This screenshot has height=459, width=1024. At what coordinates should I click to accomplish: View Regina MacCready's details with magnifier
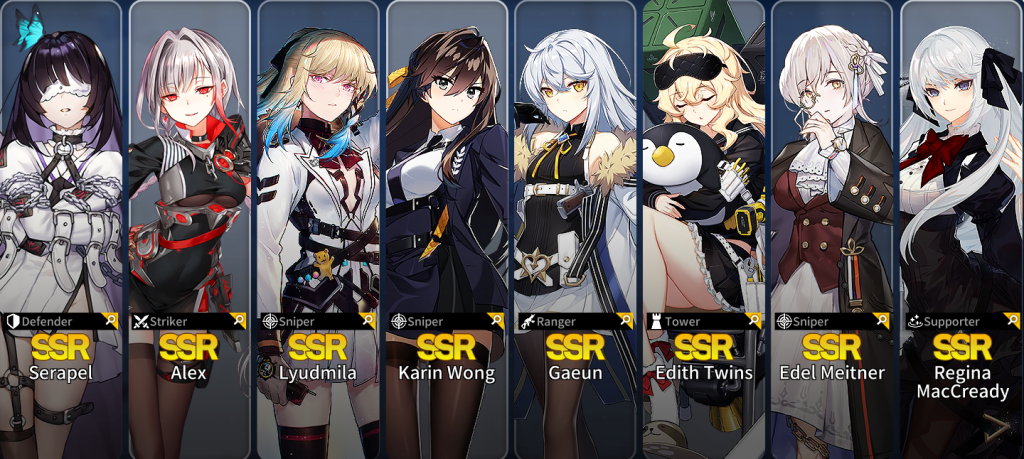[1011, 321]
